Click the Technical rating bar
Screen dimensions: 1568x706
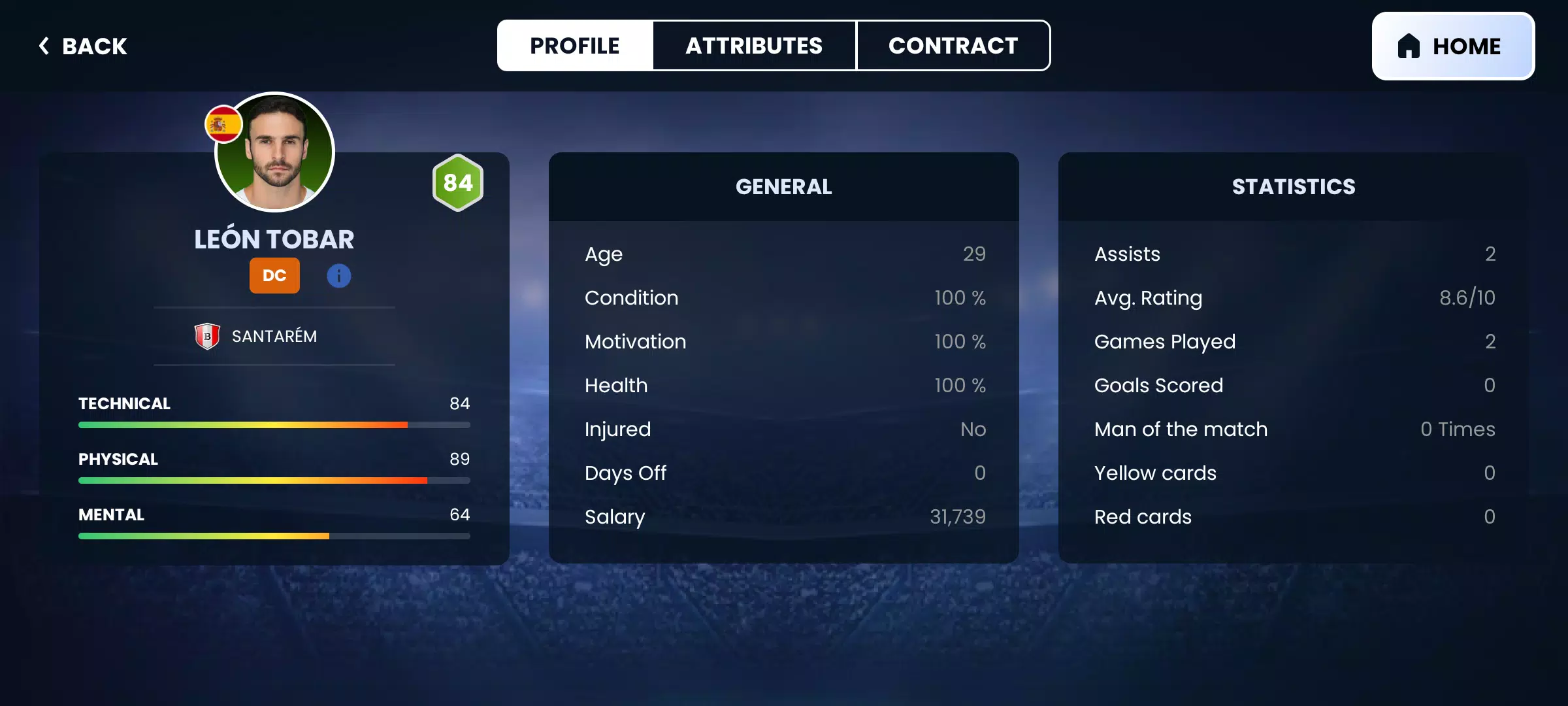274,424
